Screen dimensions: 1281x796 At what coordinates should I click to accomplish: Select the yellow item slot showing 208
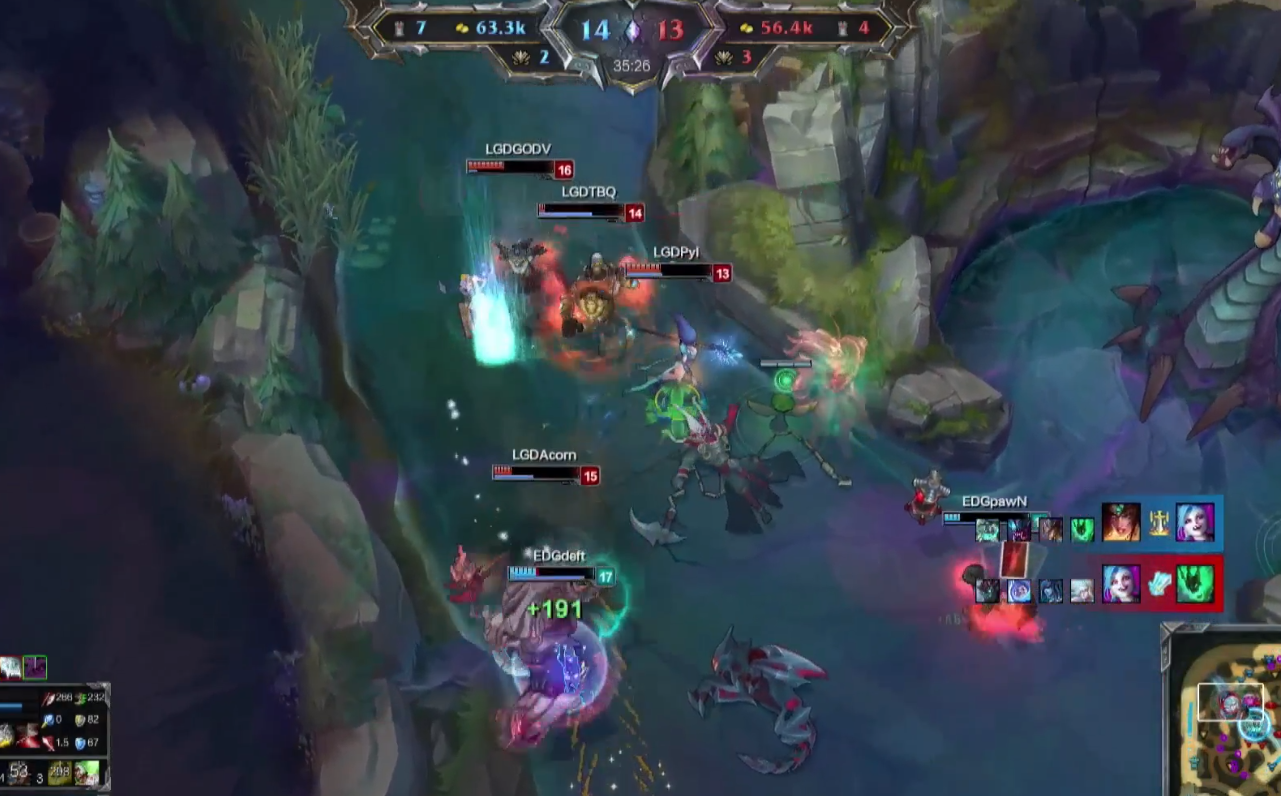pos(62,773)
